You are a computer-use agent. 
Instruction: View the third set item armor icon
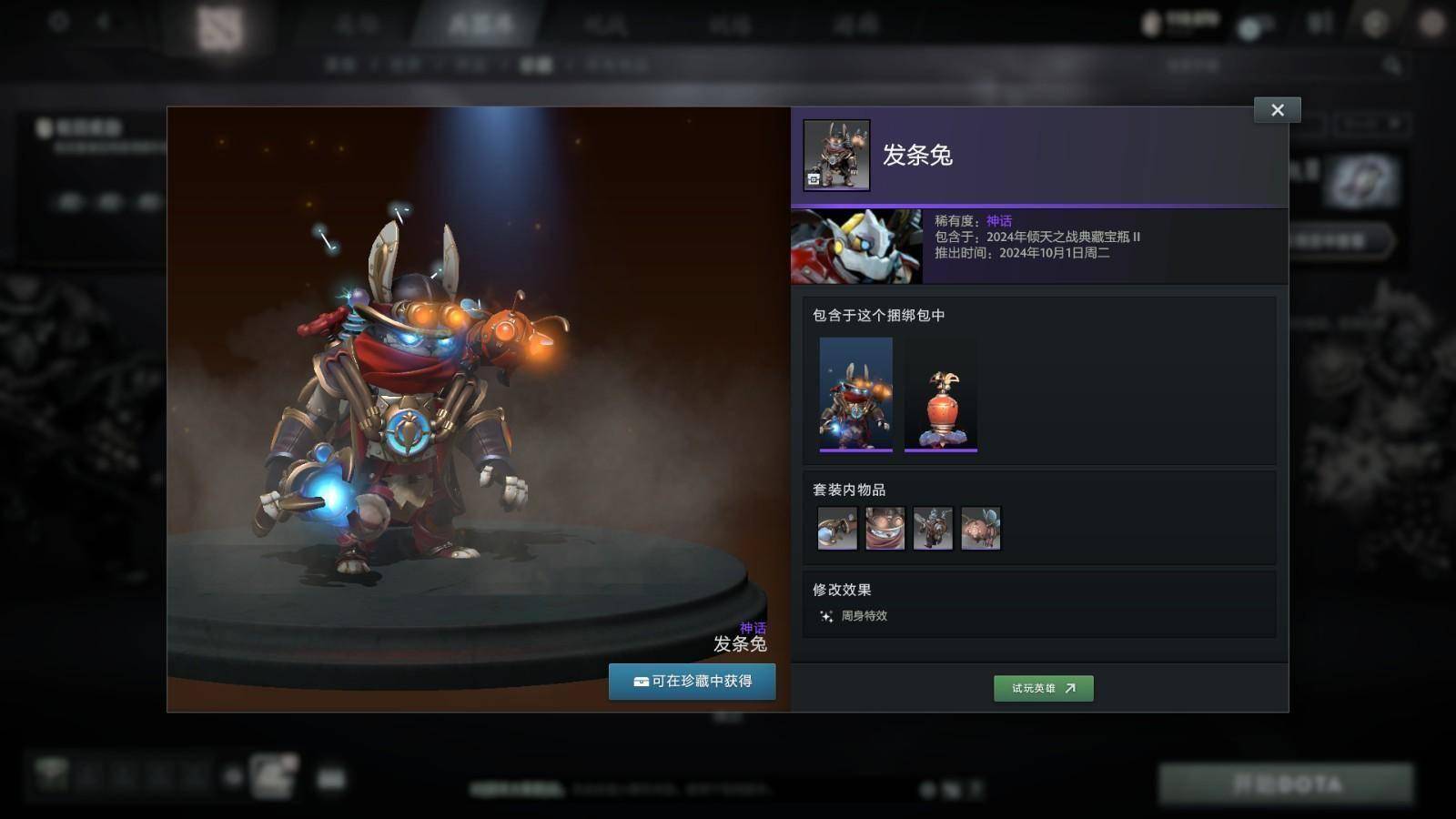933,529
